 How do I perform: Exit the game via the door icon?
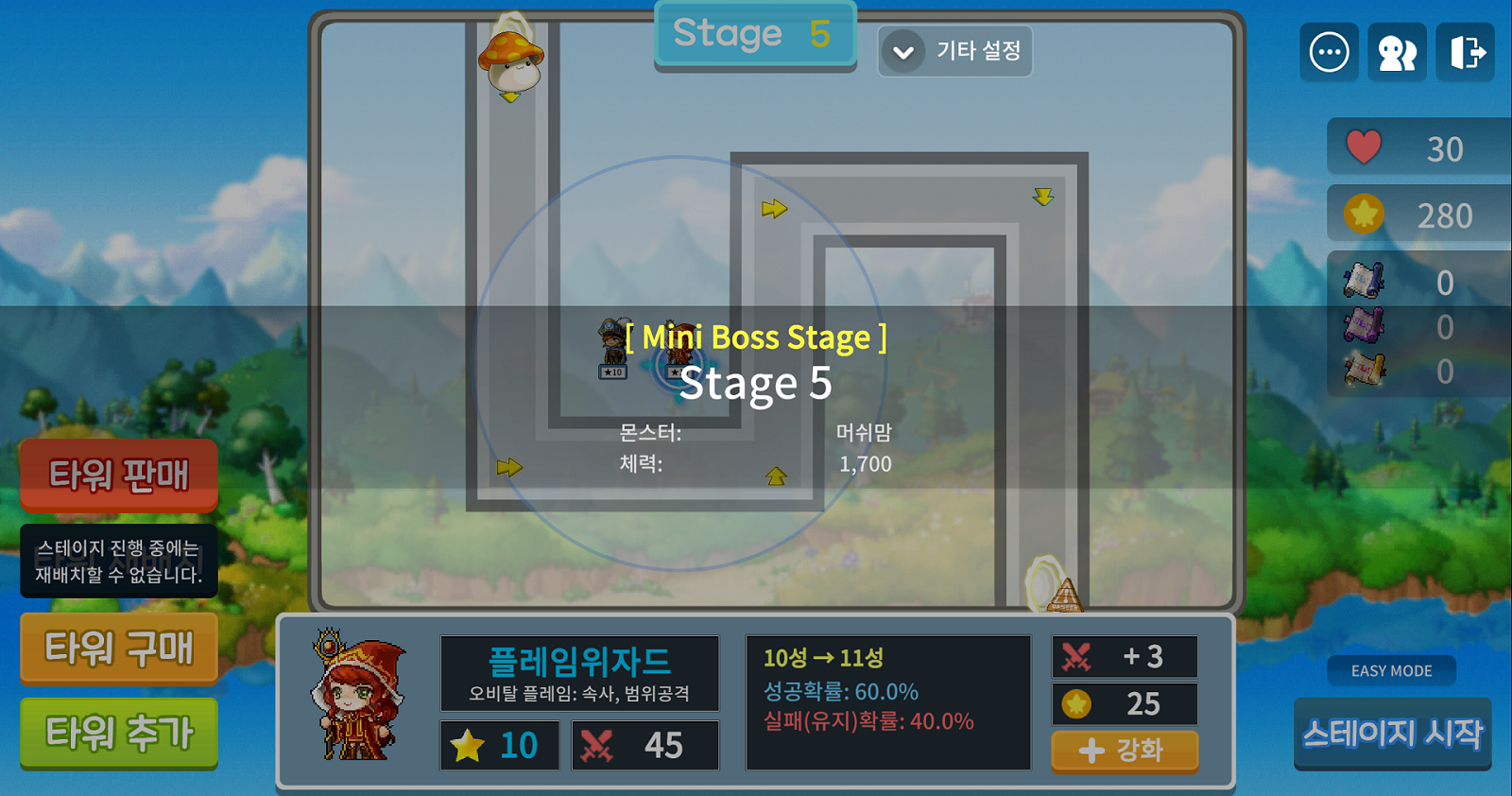pos(1466,52)
